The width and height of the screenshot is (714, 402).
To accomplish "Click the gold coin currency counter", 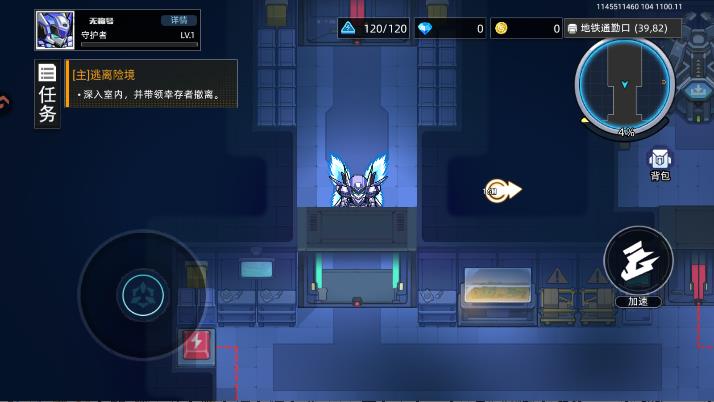I will tap(526, 28).
